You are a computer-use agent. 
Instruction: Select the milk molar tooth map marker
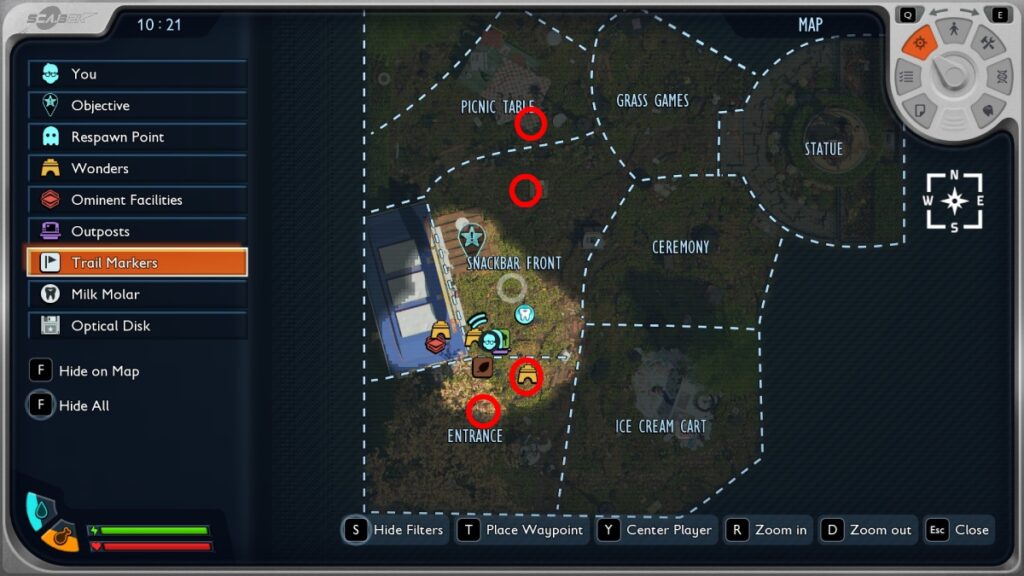point(523,314)
